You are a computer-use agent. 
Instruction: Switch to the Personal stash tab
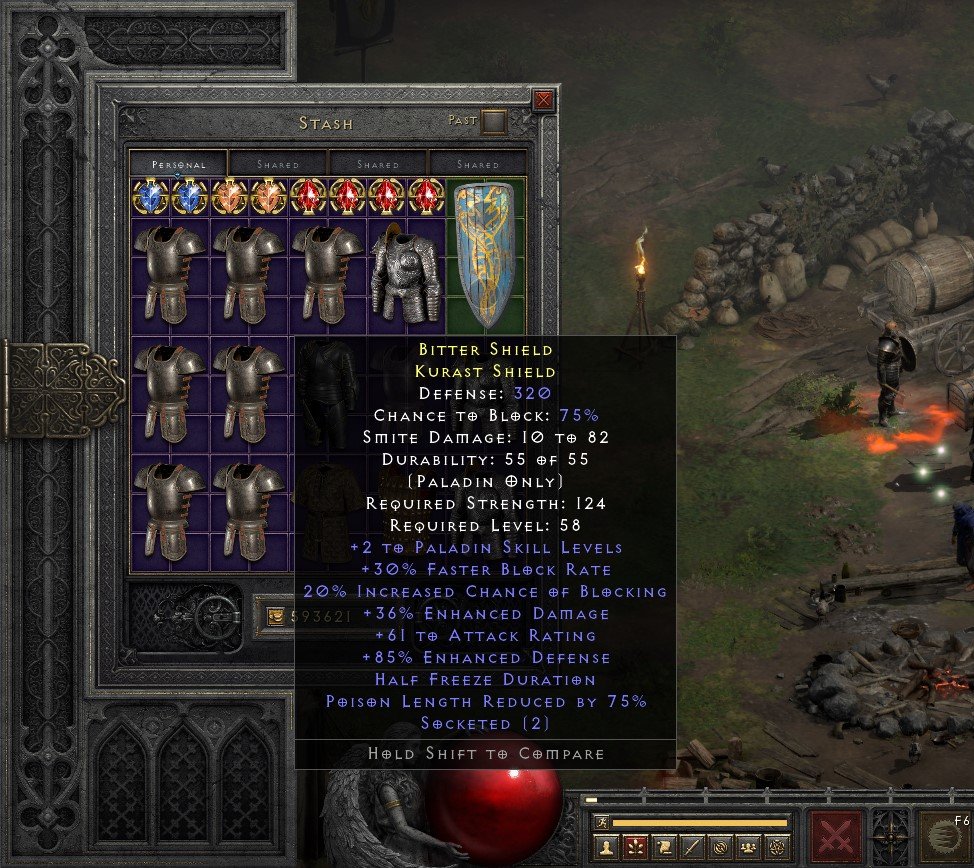tap(179, 164)
